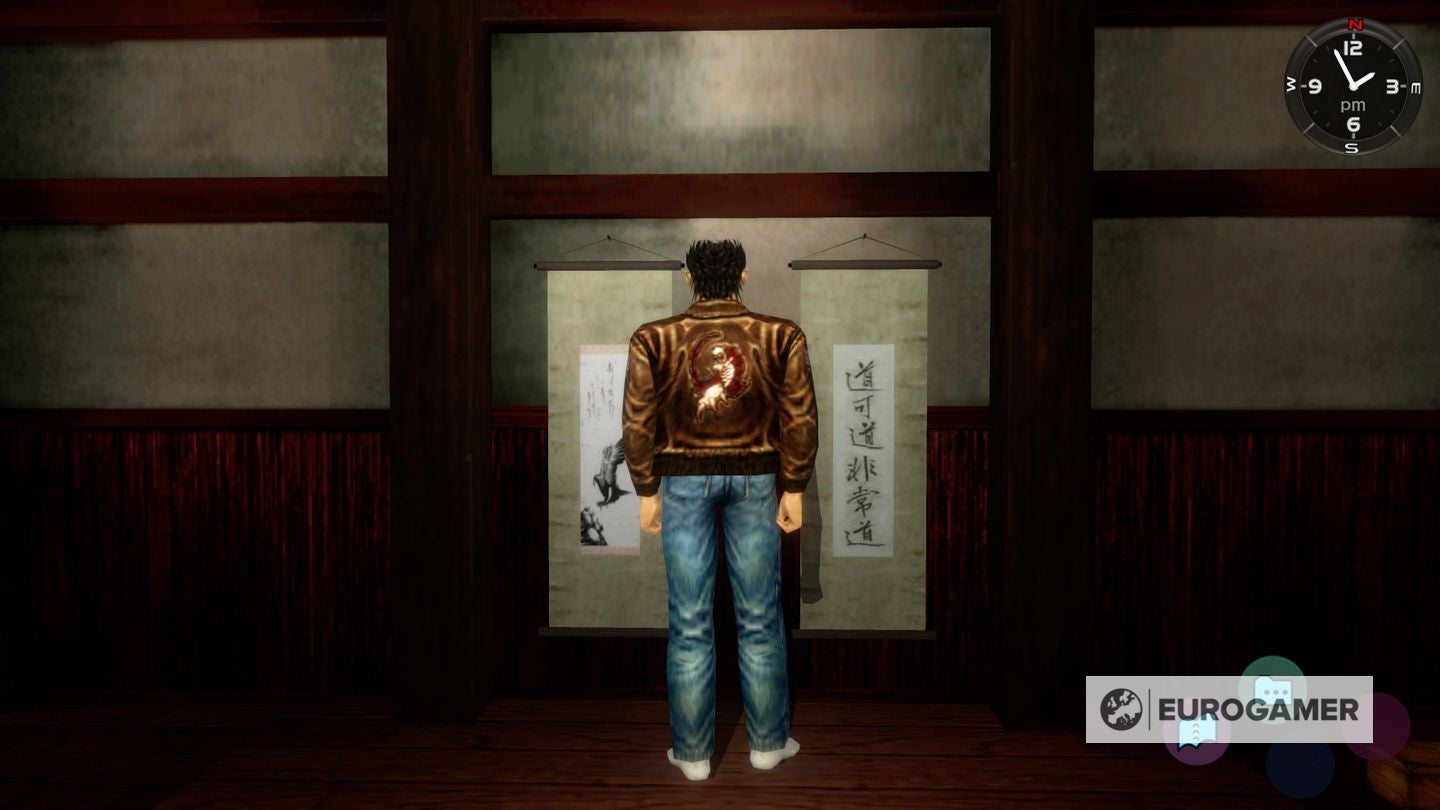Image resolution: width=1440 pixels, height=810 pixels.
Task: Click the W marker on the compass ring
Action: [x=1291, y=83]
